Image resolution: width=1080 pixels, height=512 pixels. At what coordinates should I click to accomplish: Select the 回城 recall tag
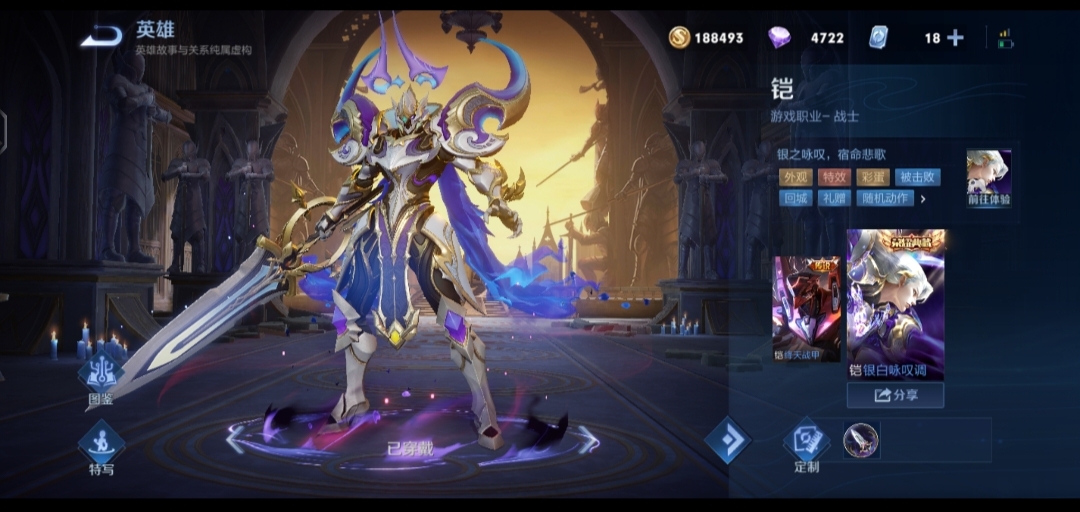pos(795,198)
